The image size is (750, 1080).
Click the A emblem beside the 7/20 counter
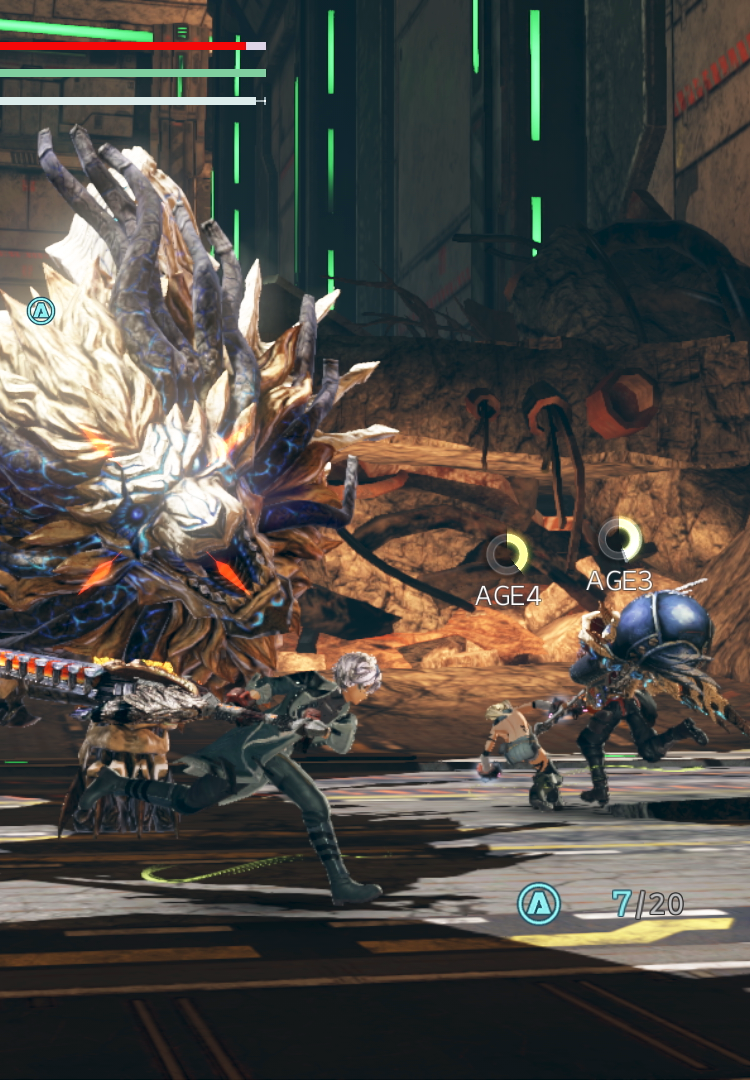[539, 904]
